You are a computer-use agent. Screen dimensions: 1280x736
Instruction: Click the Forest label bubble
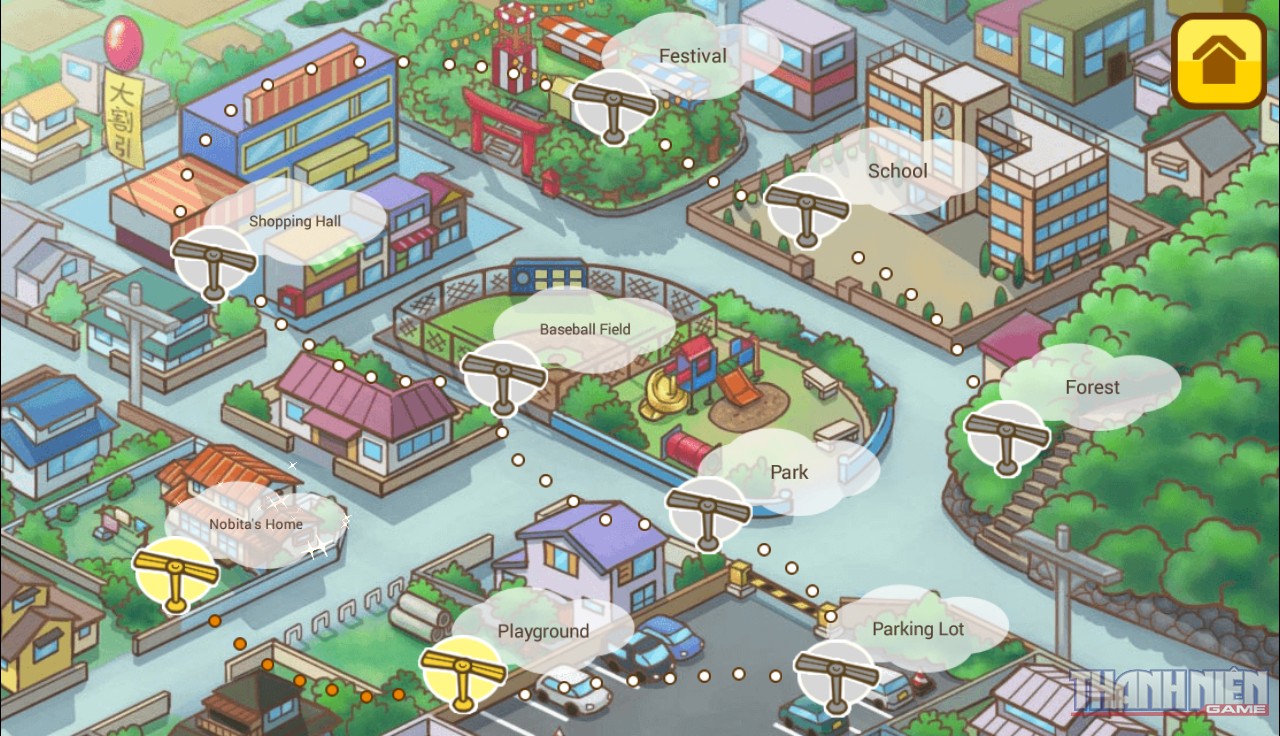point(1093,388)
